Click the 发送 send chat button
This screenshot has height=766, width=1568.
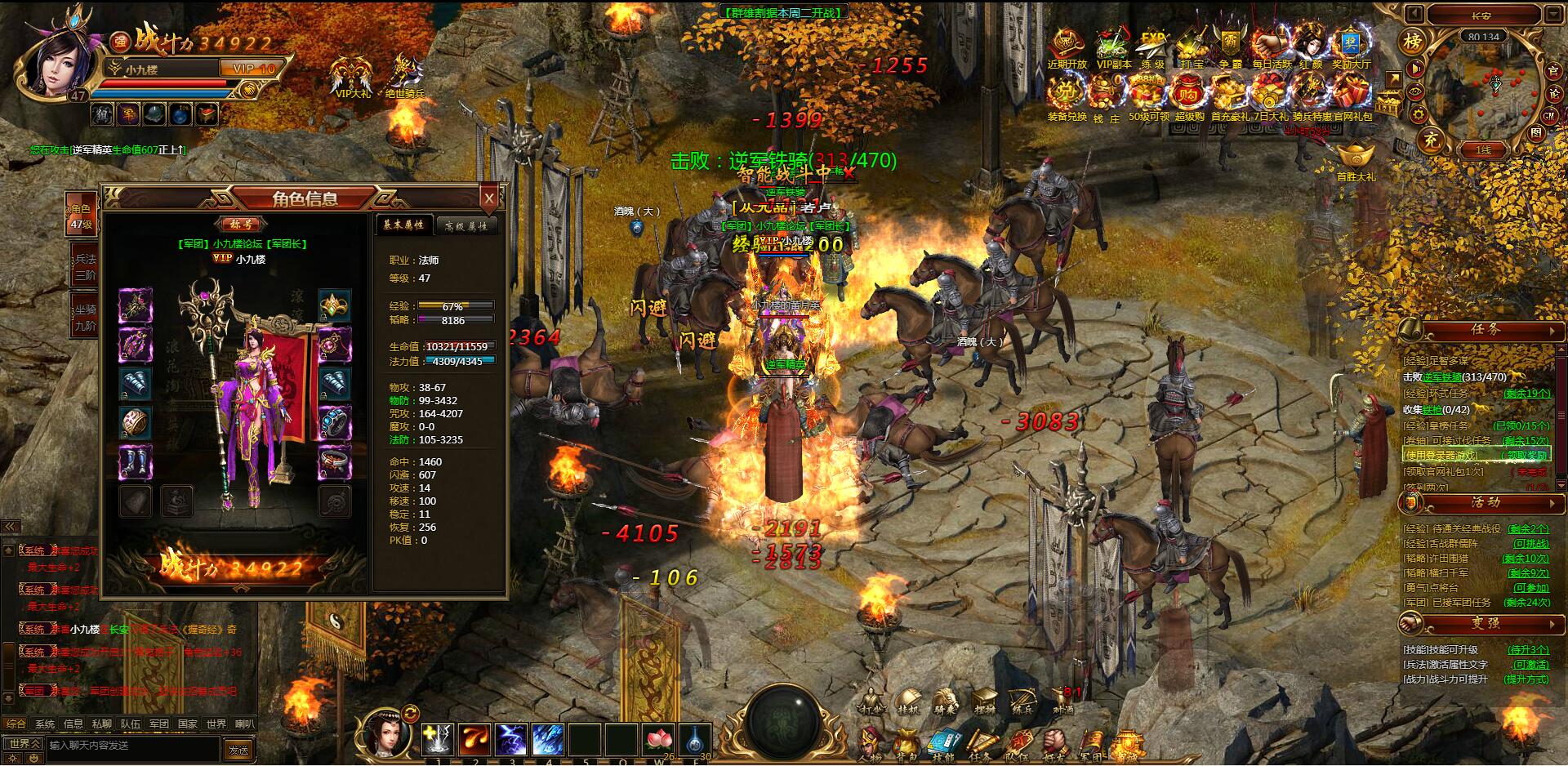[x=238, y=749]
